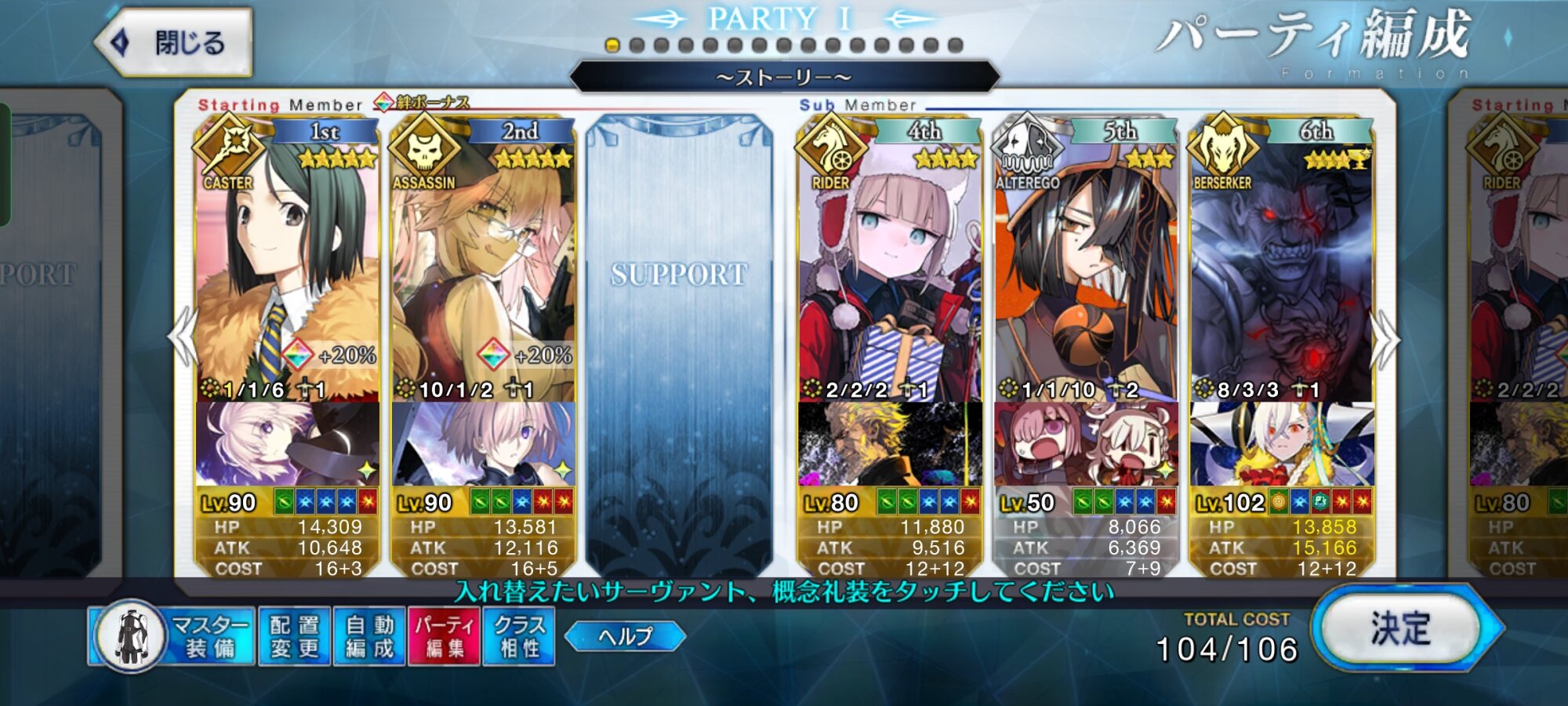The width and height of the screenshot is (1568, 706).
Task: Change the Alterego's chibi craft essence
Action: pyautogui.click(x=1086, y=444)
